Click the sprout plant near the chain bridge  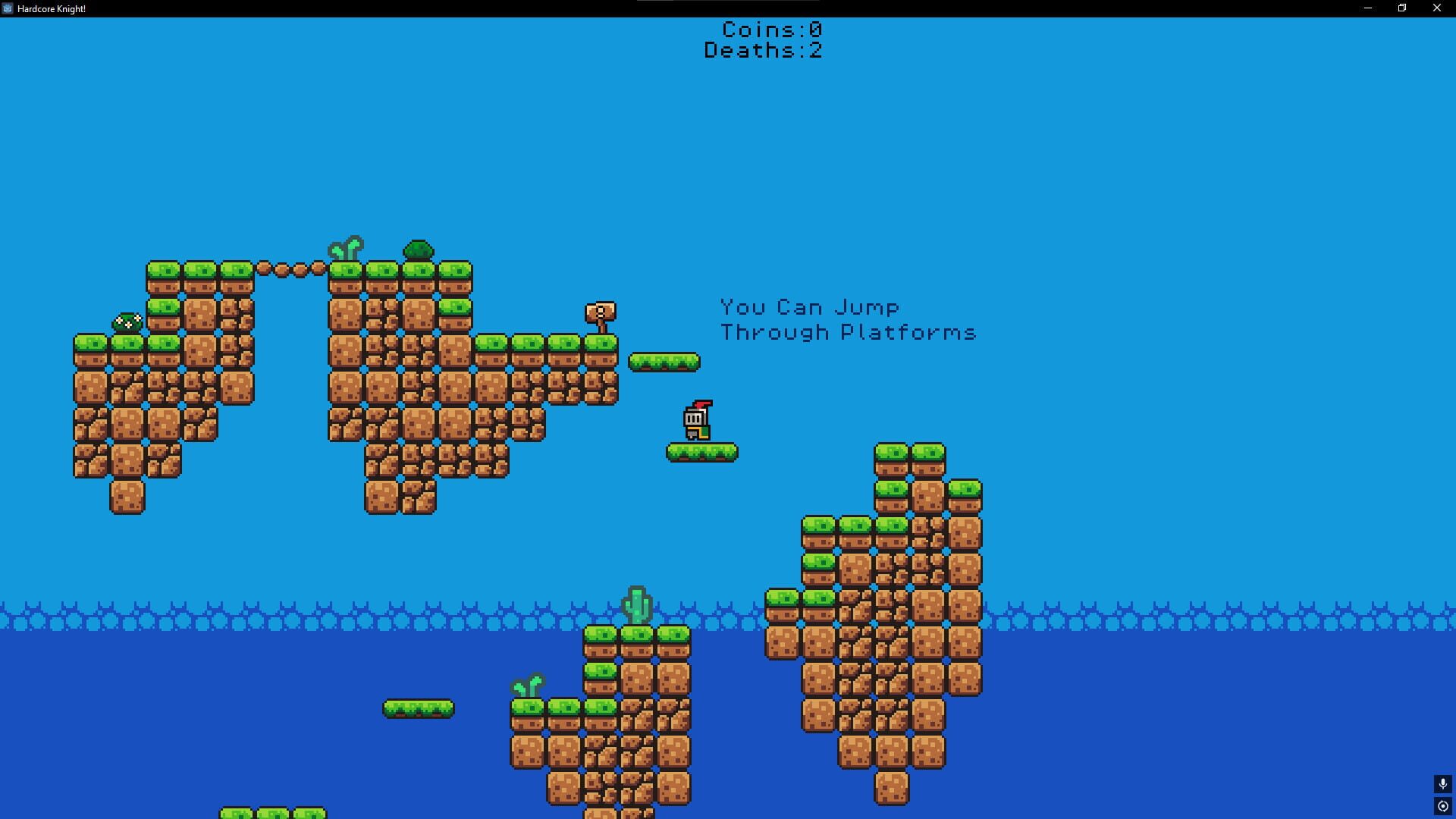(x=345, y=248)
